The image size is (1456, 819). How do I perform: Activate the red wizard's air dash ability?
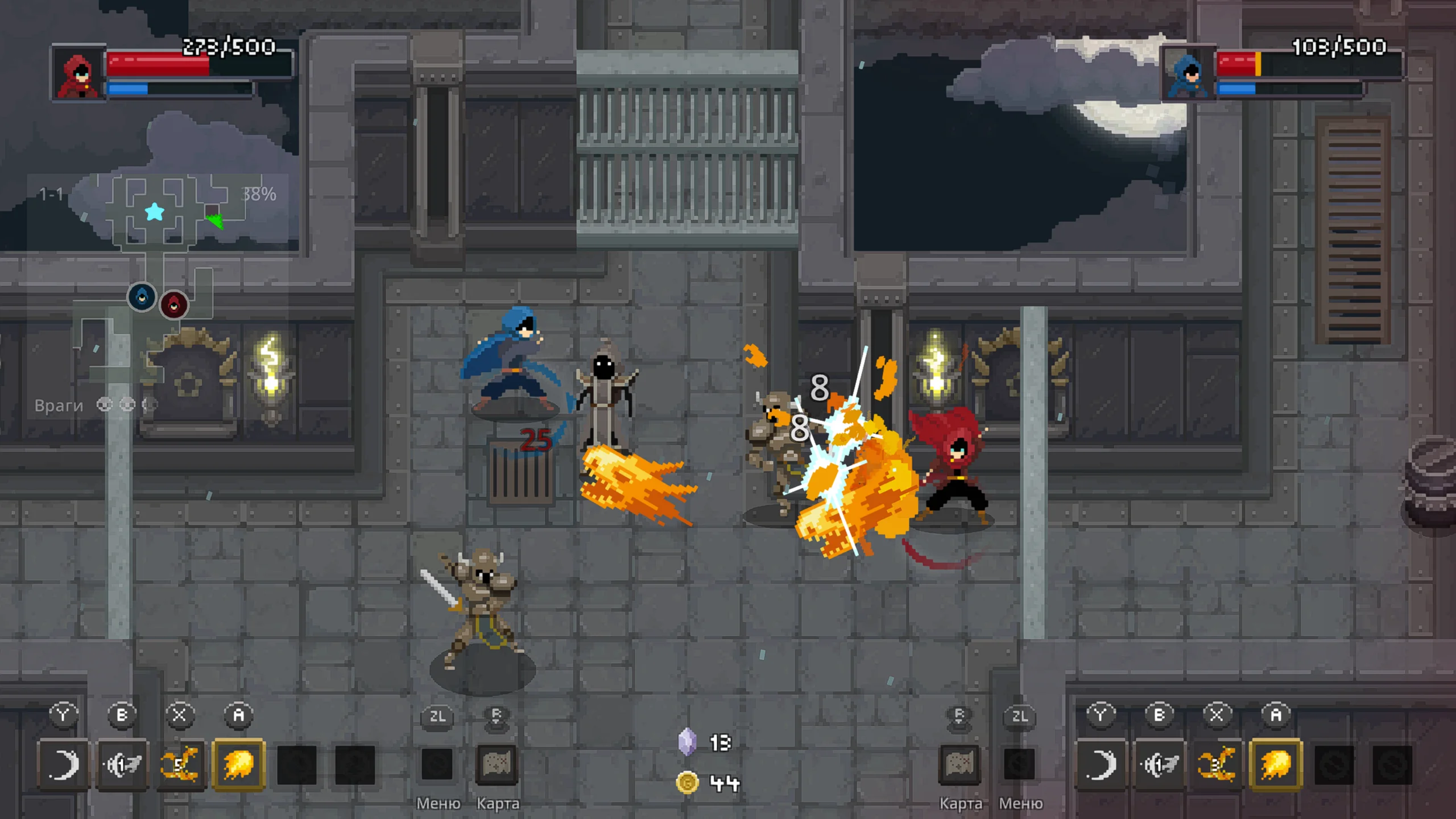[x=122, y=764]
